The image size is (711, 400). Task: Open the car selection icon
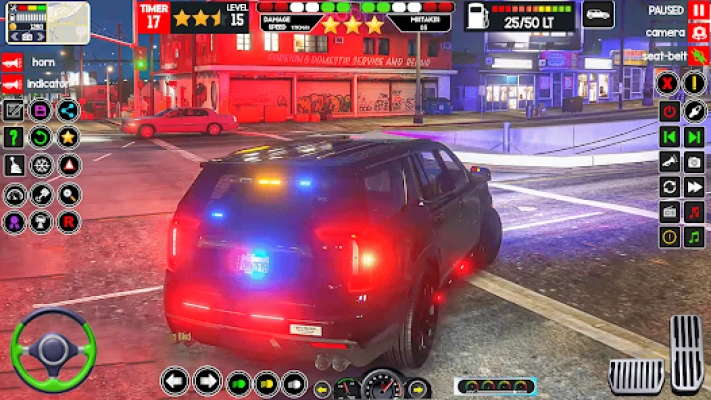point(598,15)
